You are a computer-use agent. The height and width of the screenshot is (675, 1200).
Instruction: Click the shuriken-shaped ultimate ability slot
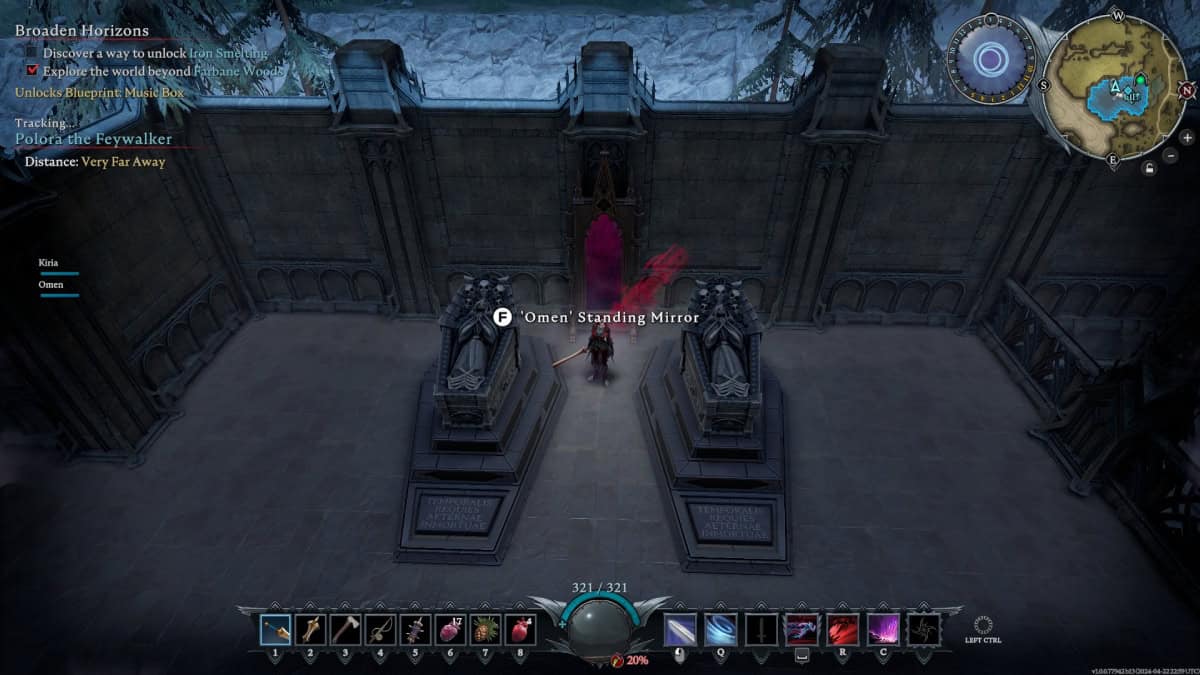[922, 630]
